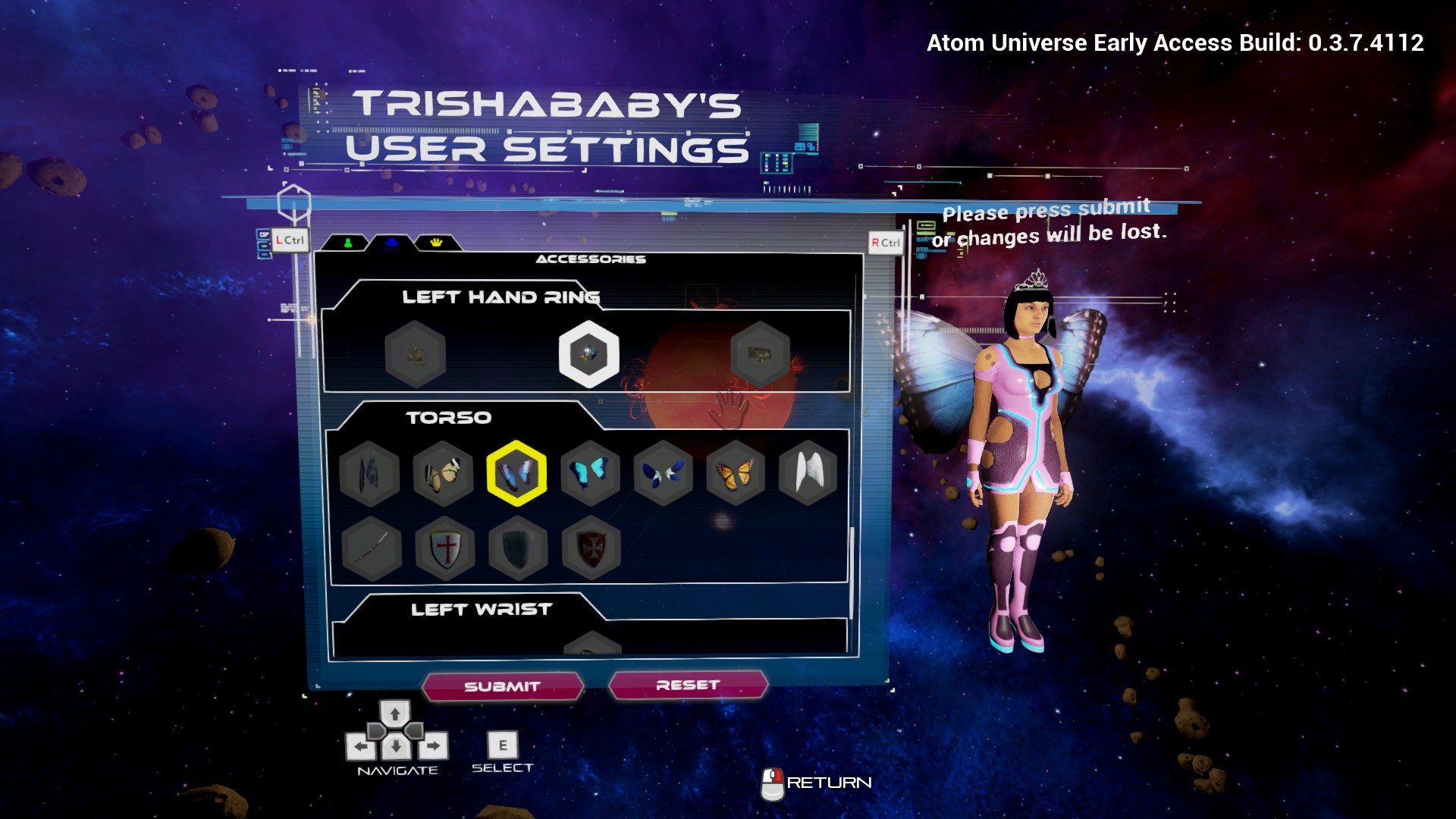Image resolution: width=1456 pixels, height=819 pixels.
Task: Select the dark red cross shield
Action: click(x=591, y=548)
